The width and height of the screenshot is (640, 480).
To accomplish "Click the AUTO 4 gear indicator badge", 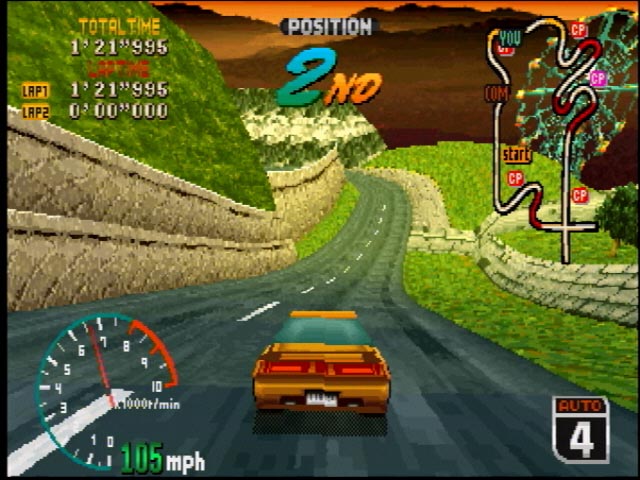I will (x=580, y=429).
